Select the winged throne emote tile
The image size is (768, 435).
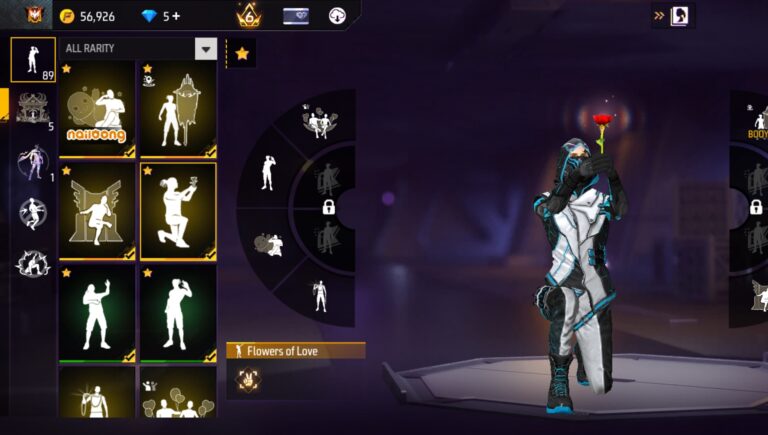coord(97,211)
